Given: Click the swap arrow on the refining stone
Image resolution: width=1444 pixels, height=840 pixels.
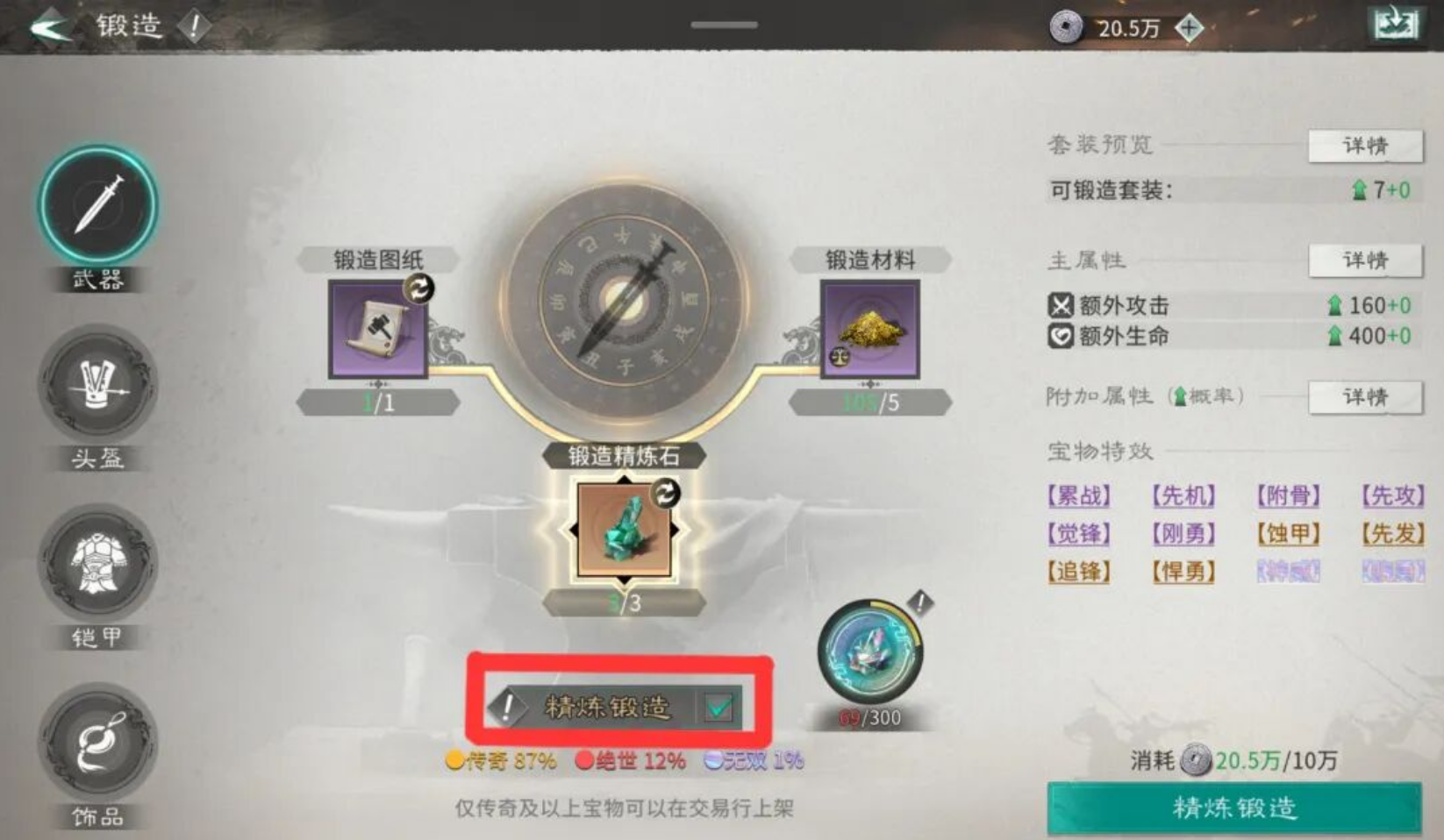Looking at the screenshot, I should tap(668, 494).
